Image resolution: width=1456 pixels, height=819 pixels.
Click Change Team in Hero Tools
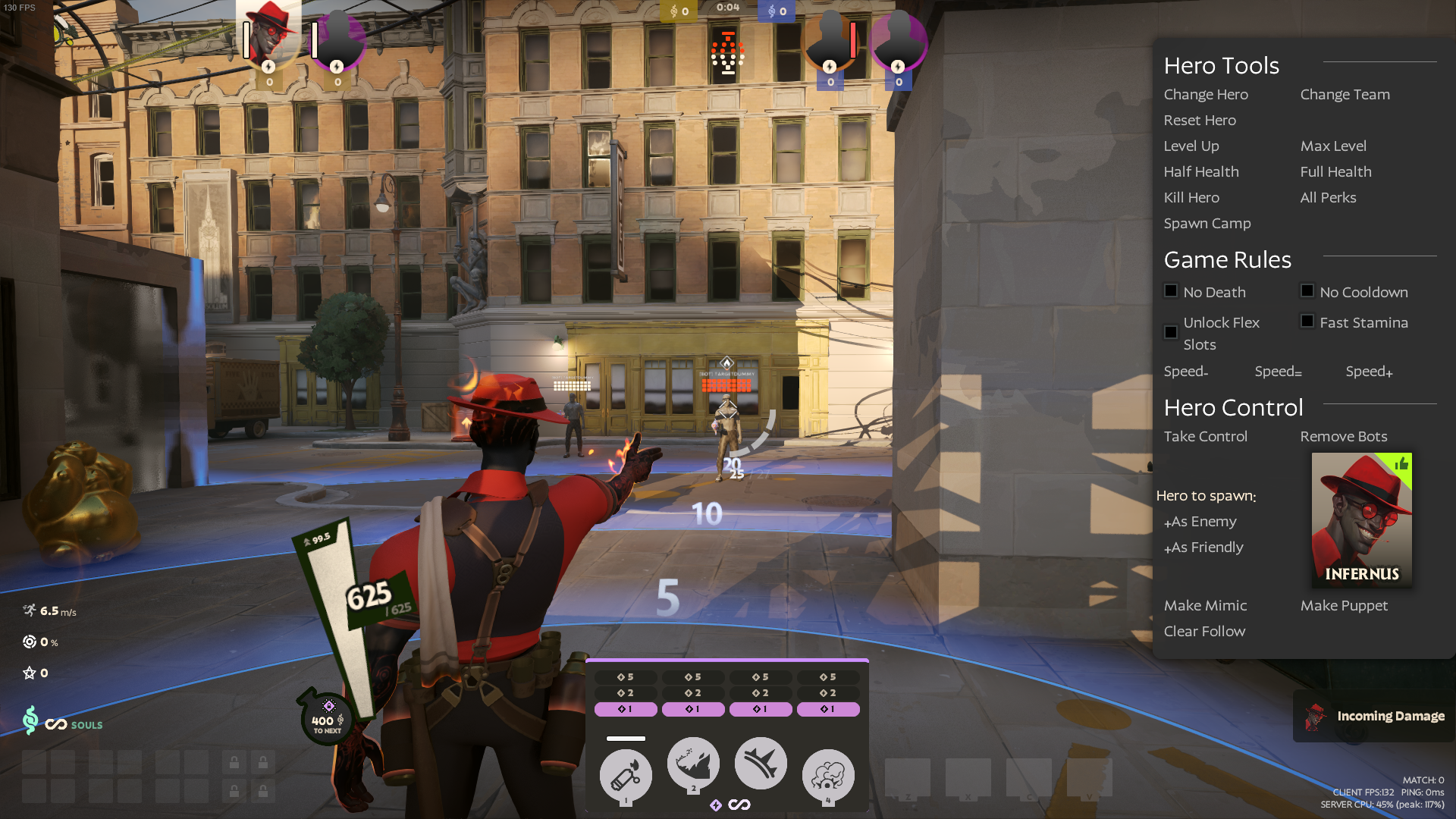[1345, 95]
